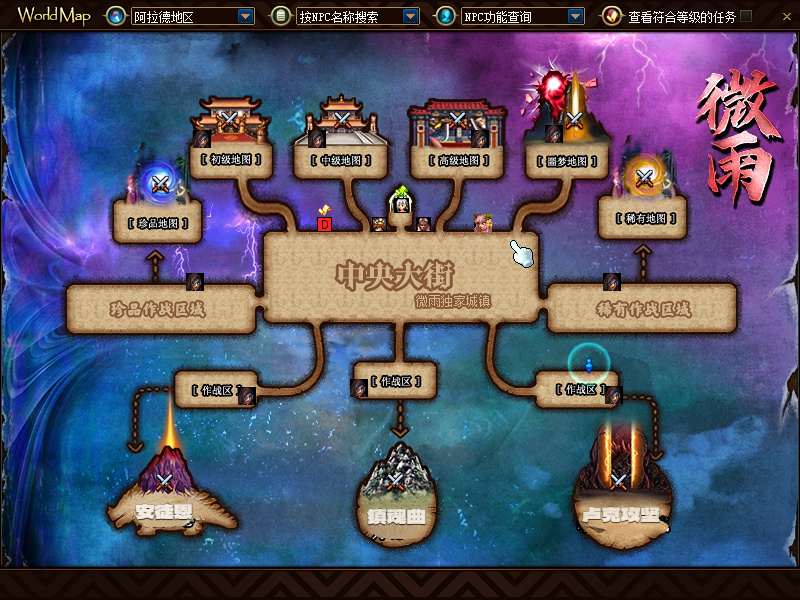Image resolution: width=800 pixels, height=600 pixels.
Task: Select the 高级地图 map node
Action: pos(459,159)
